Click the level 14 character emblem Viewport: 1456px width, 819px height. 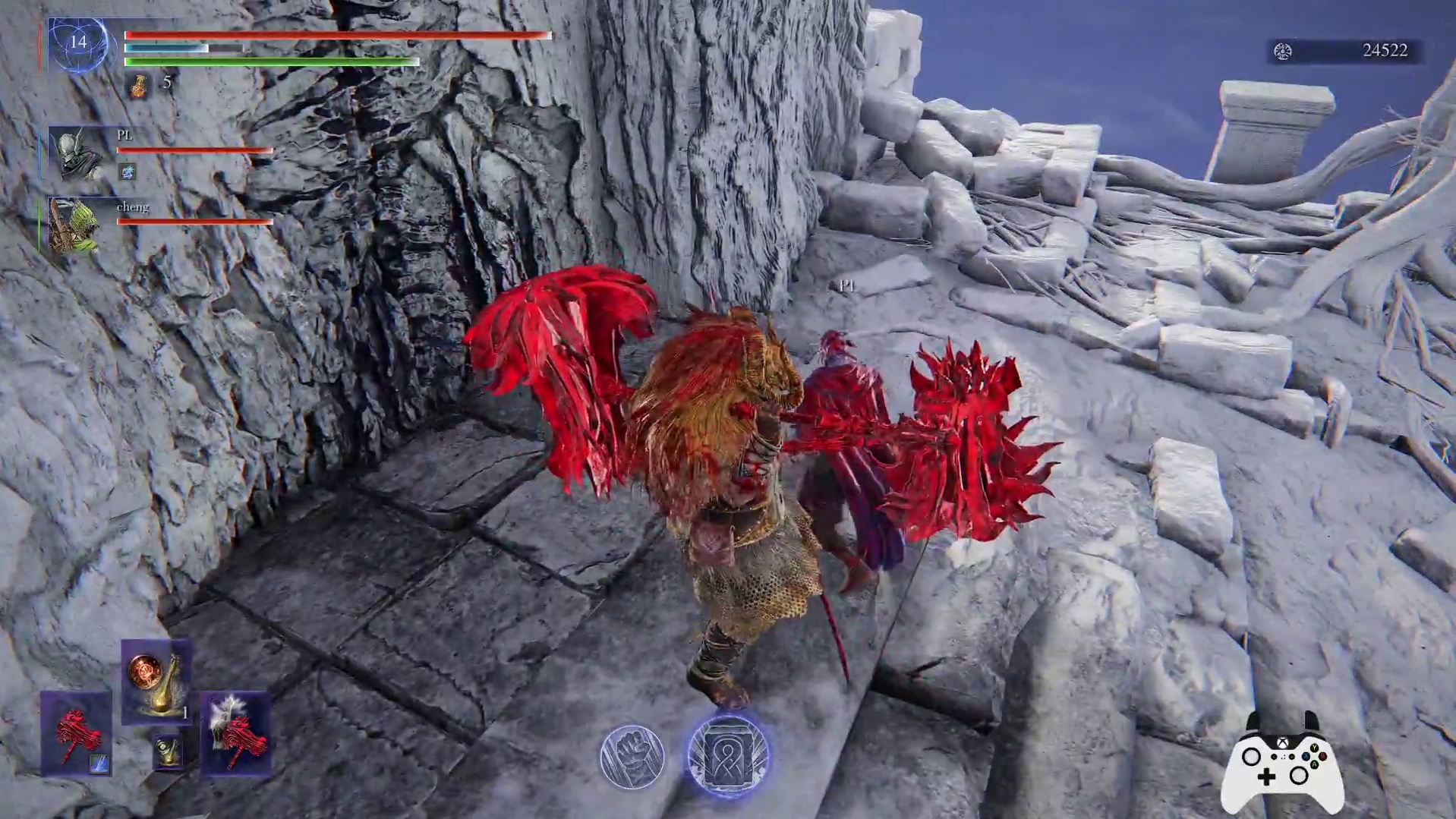[78, 44]
